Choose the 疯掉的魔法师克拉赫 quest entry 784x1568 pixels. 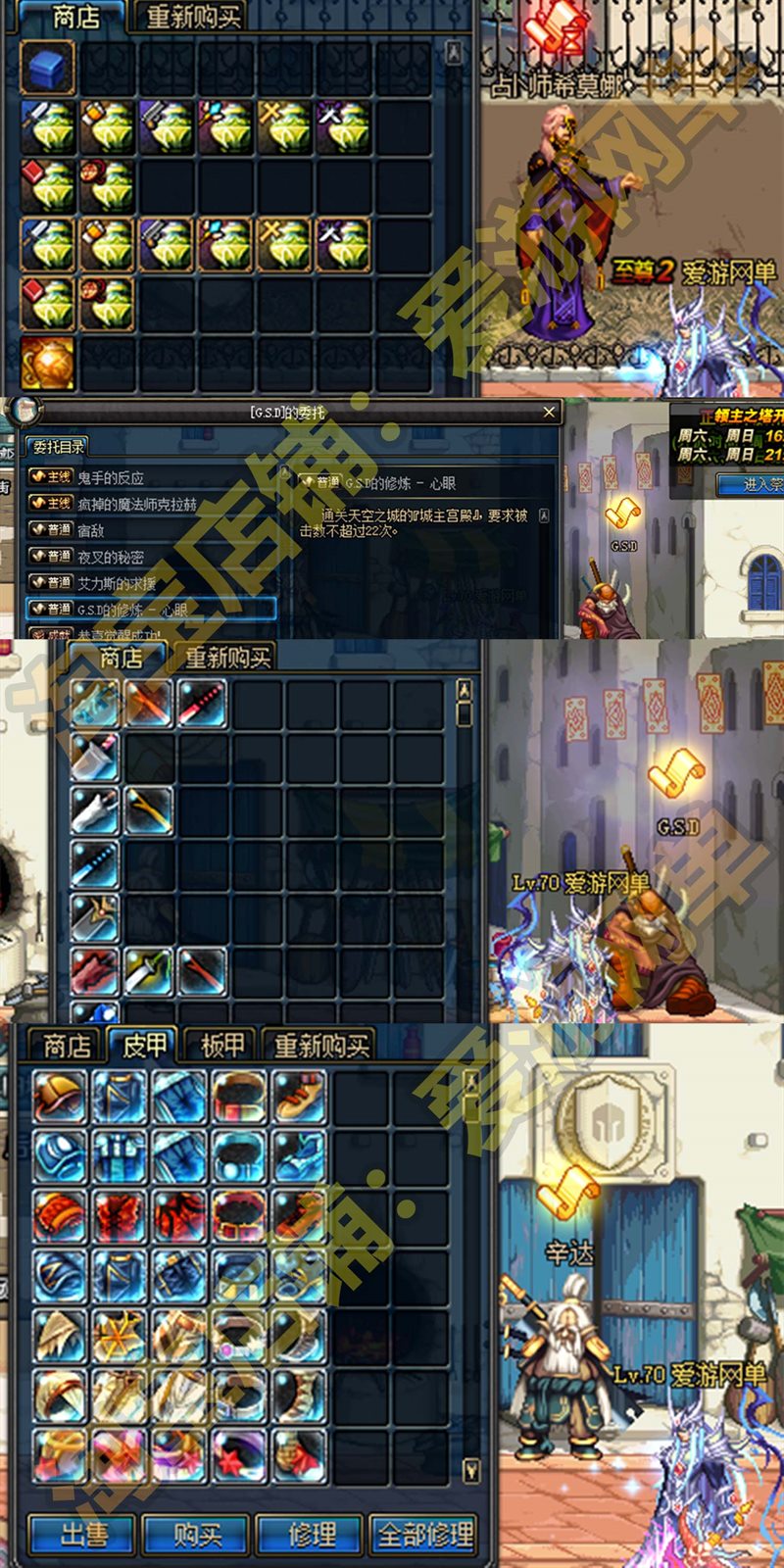(136, 505)
